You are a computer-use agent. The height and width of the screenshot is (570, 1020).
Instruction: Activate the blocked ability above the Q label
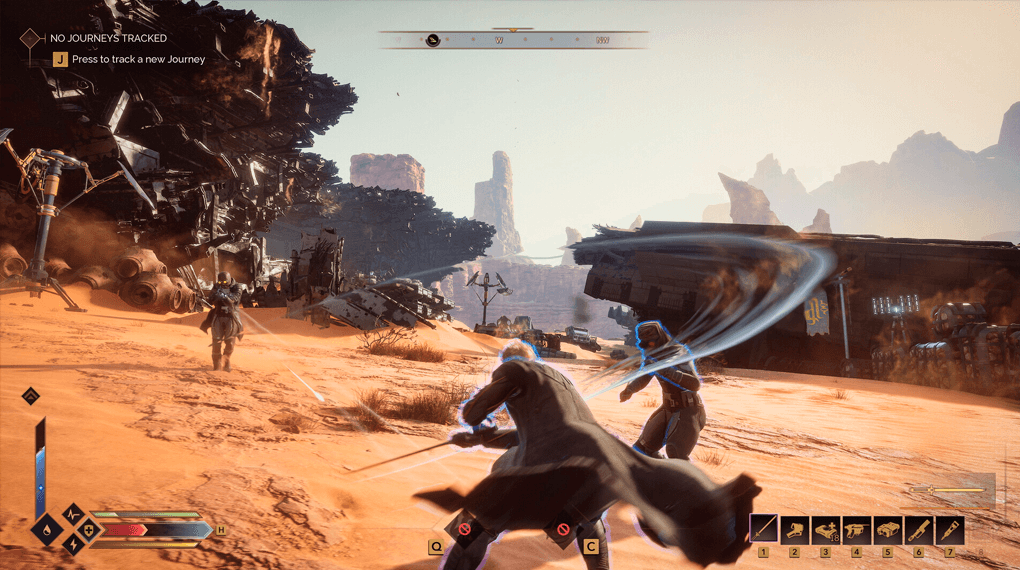463,528
